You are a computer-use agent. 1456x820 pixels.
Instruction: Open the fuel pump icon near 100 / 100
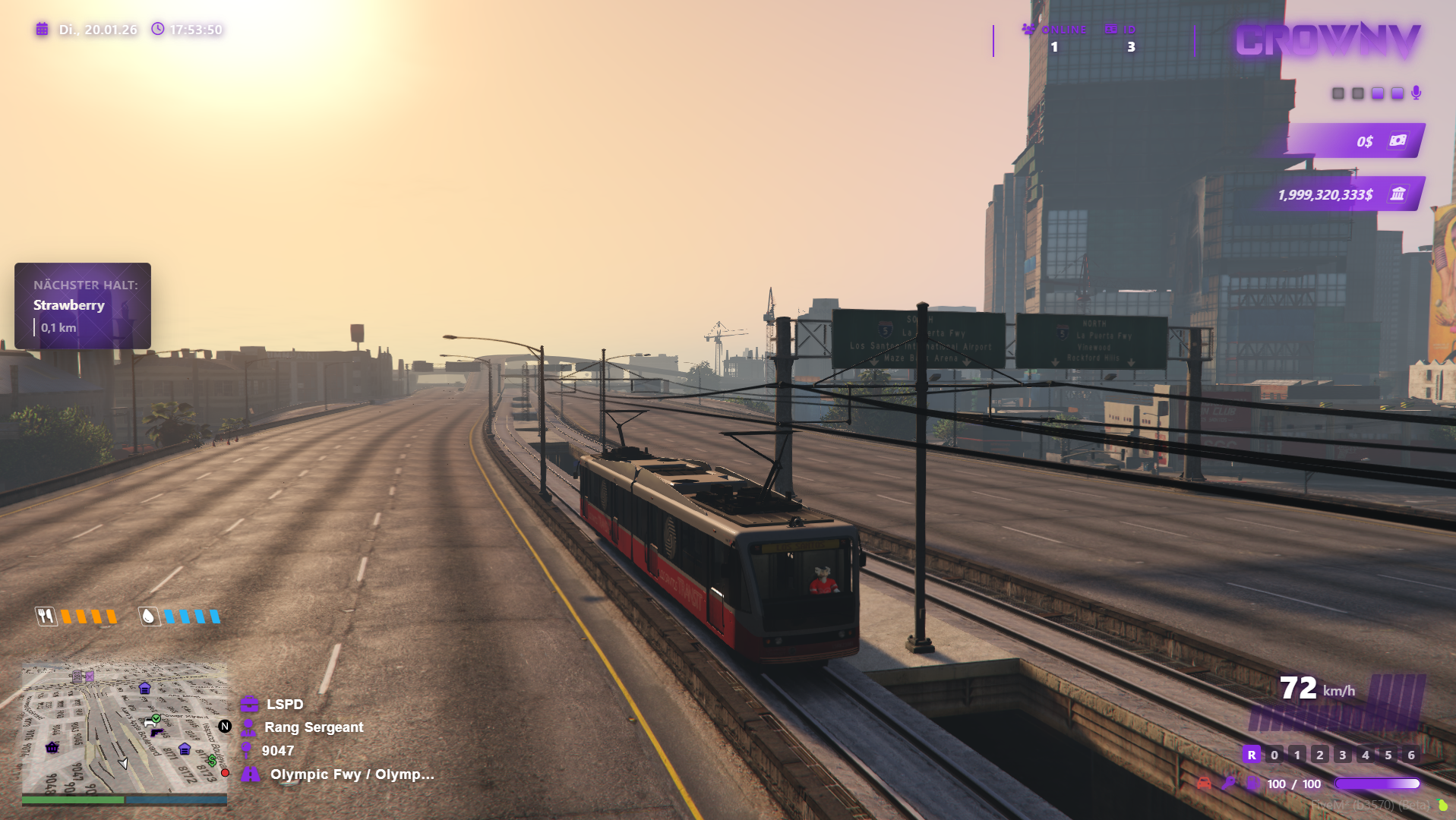(1253, 783)
